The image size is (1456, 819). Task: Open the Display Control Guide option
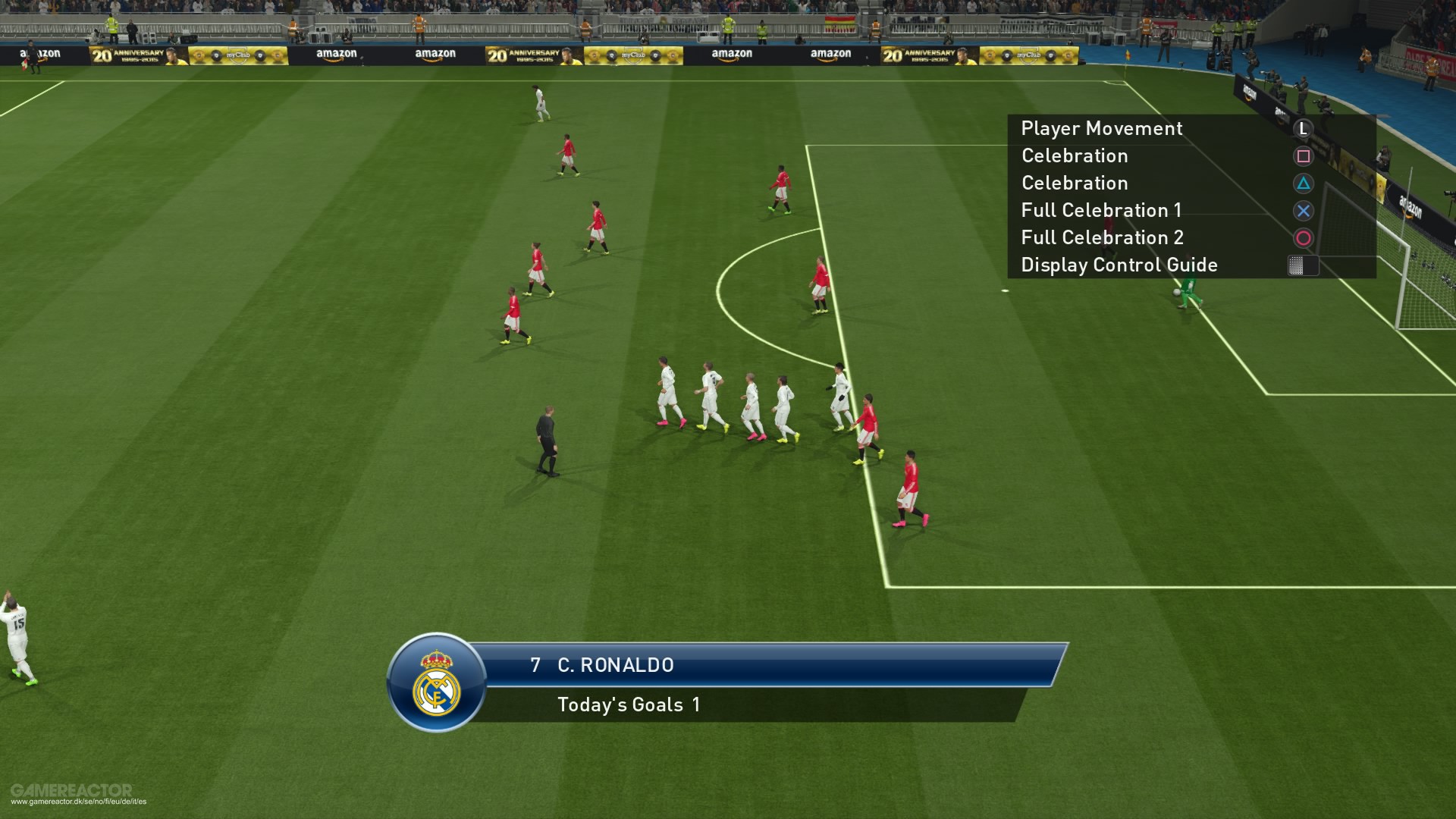(1119, 265)
